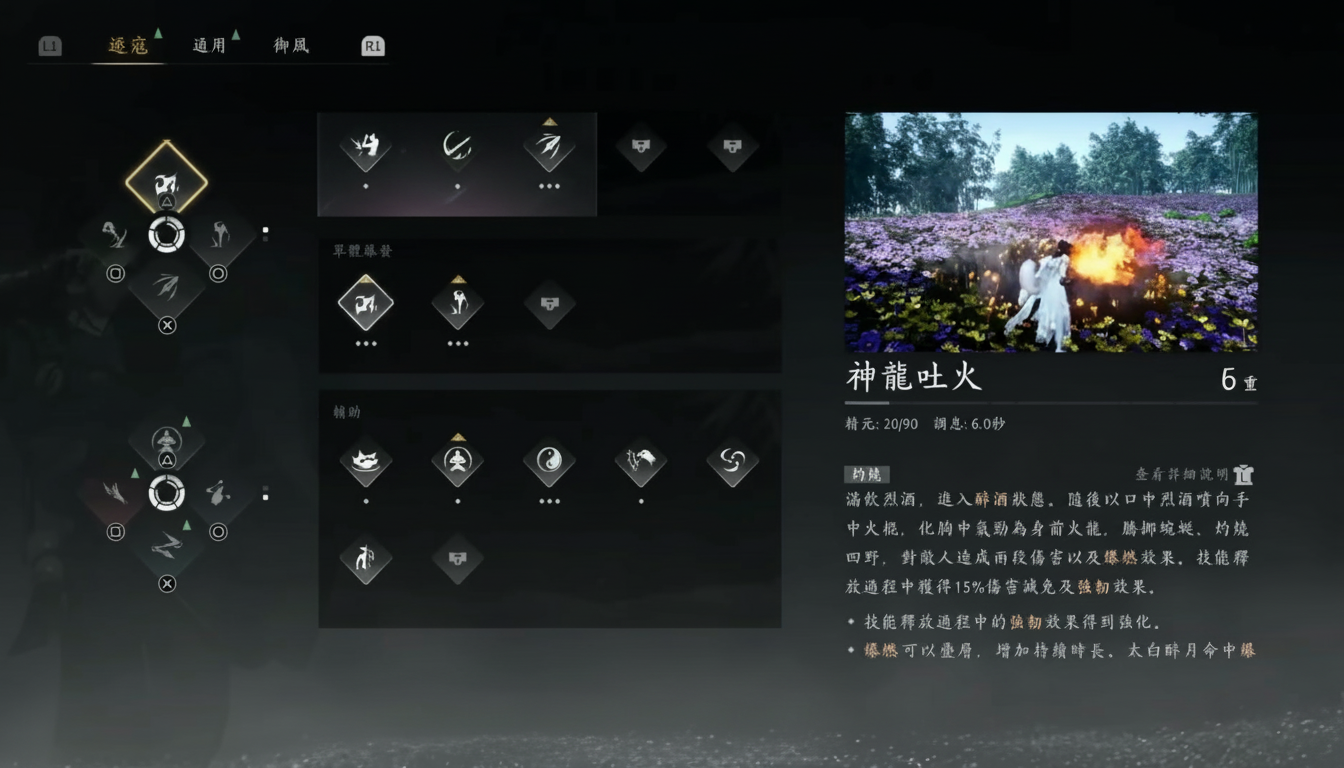
Task: Click the flame creature skill icon in 輔助 row
Action: pos(365,462)
